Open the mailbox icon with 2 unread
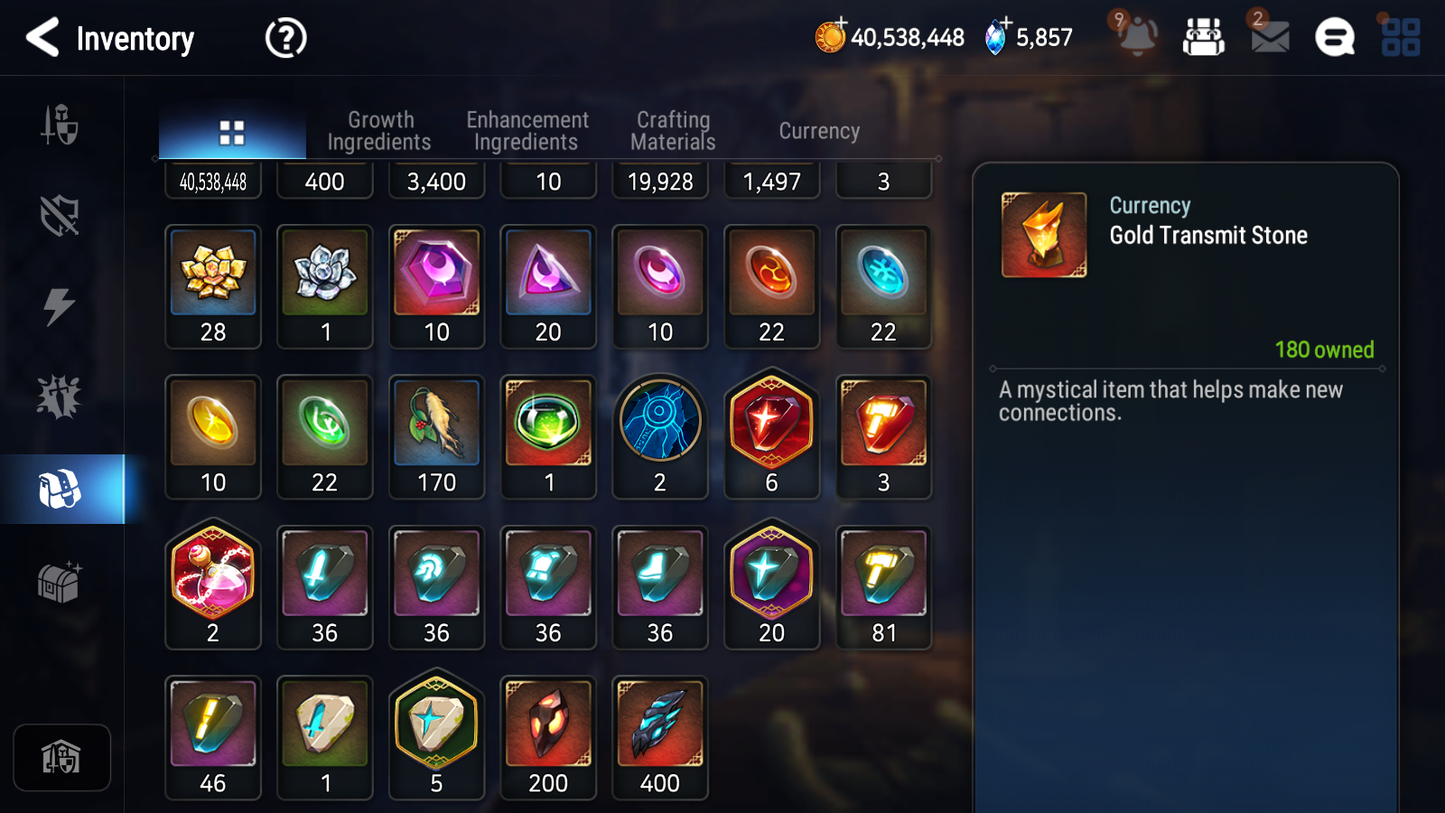Image resolution: width=1445 pixels, height=813 pixels. tap(1268, 37)
